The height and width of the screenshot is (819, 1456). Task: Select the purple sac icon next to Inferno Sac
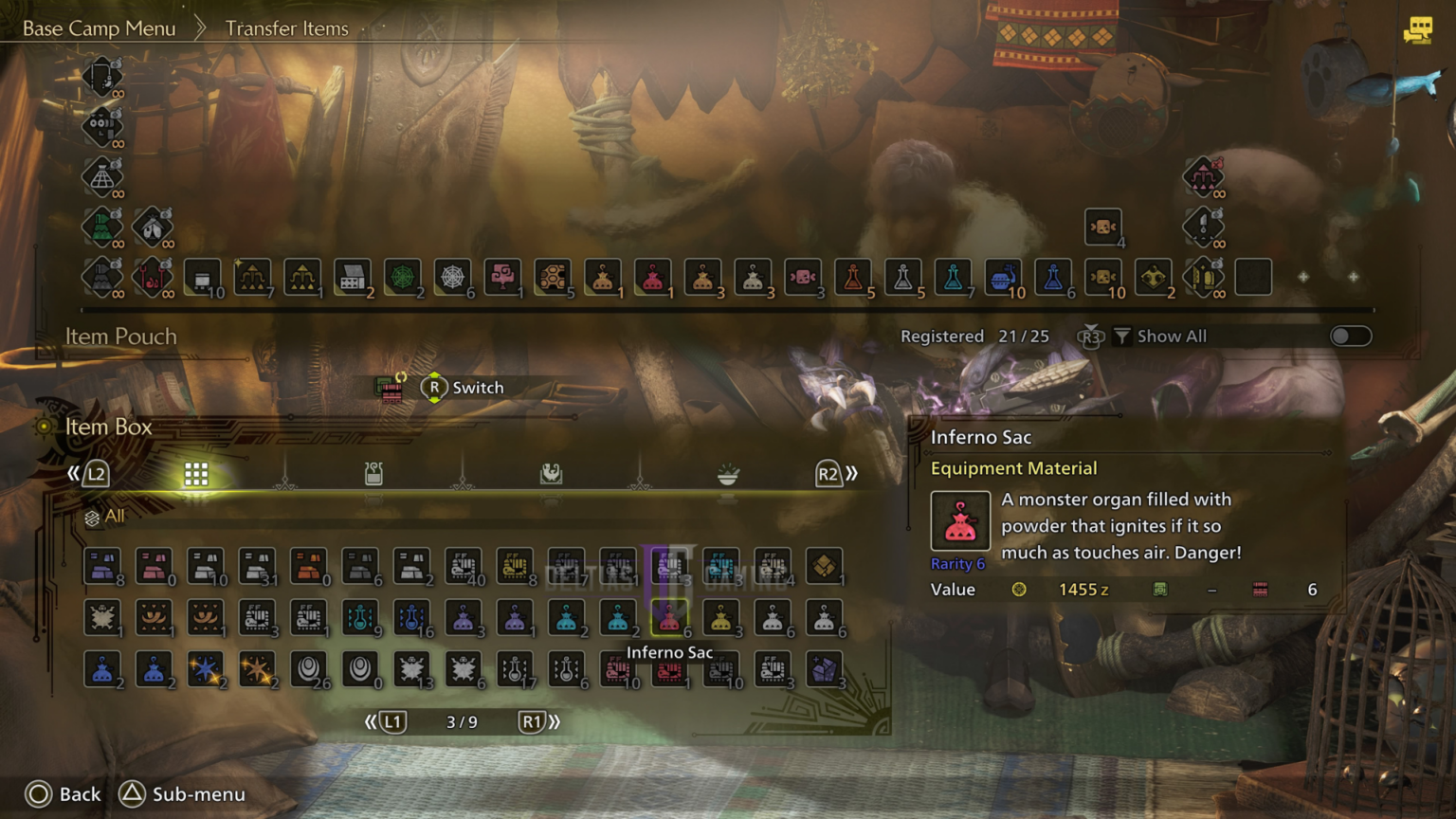(x=517, y=617)
